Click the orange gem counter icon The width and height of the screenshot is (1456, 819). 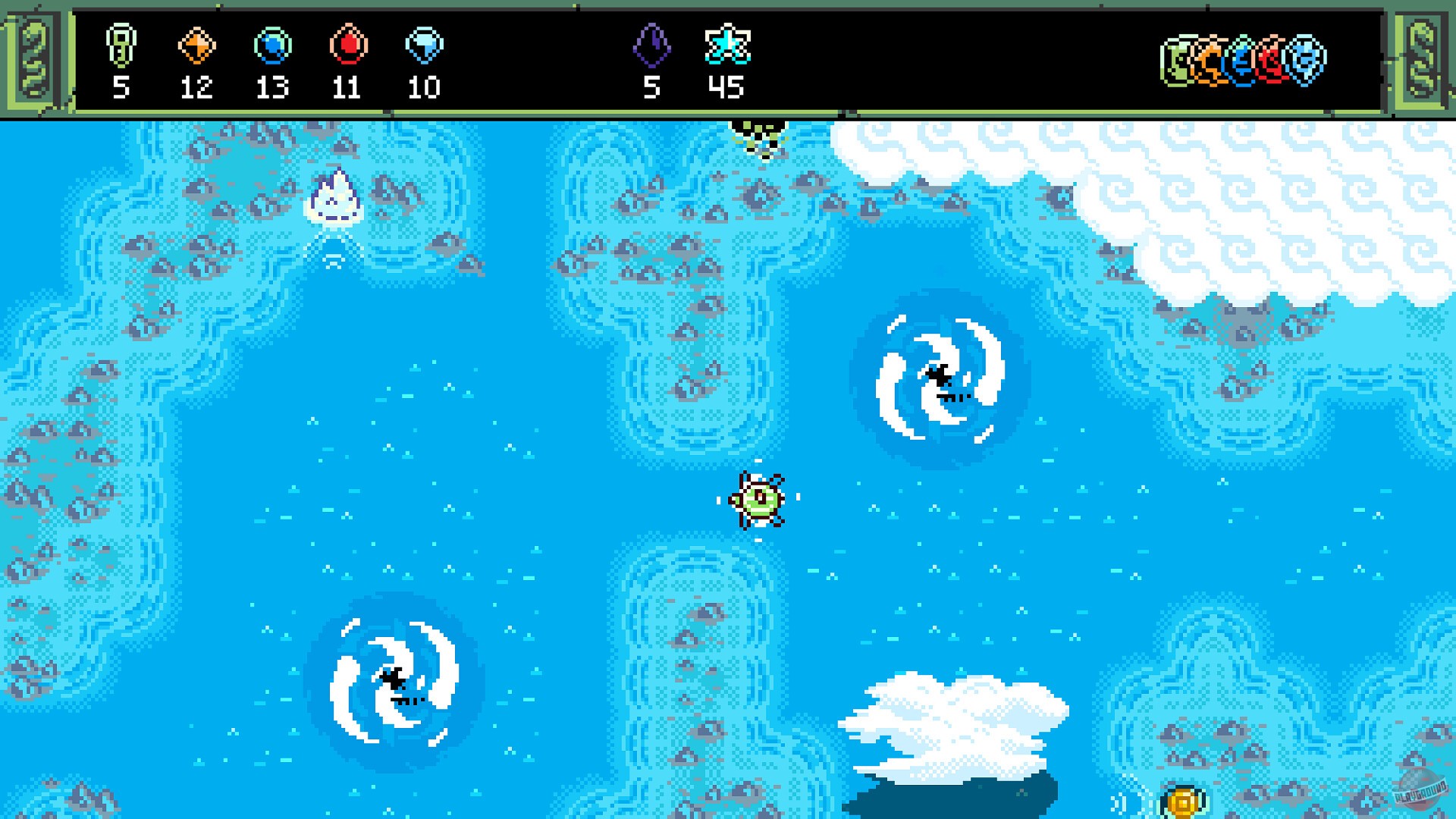pos(196,45)
